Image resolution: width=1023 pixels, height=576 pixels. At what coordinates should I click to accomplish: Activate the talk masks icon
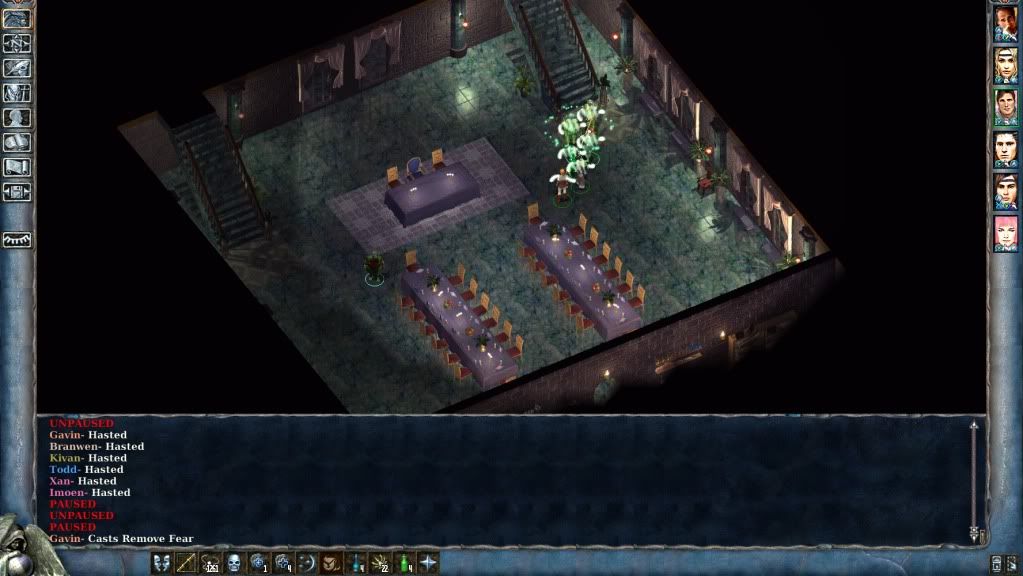tap(162, 562)
